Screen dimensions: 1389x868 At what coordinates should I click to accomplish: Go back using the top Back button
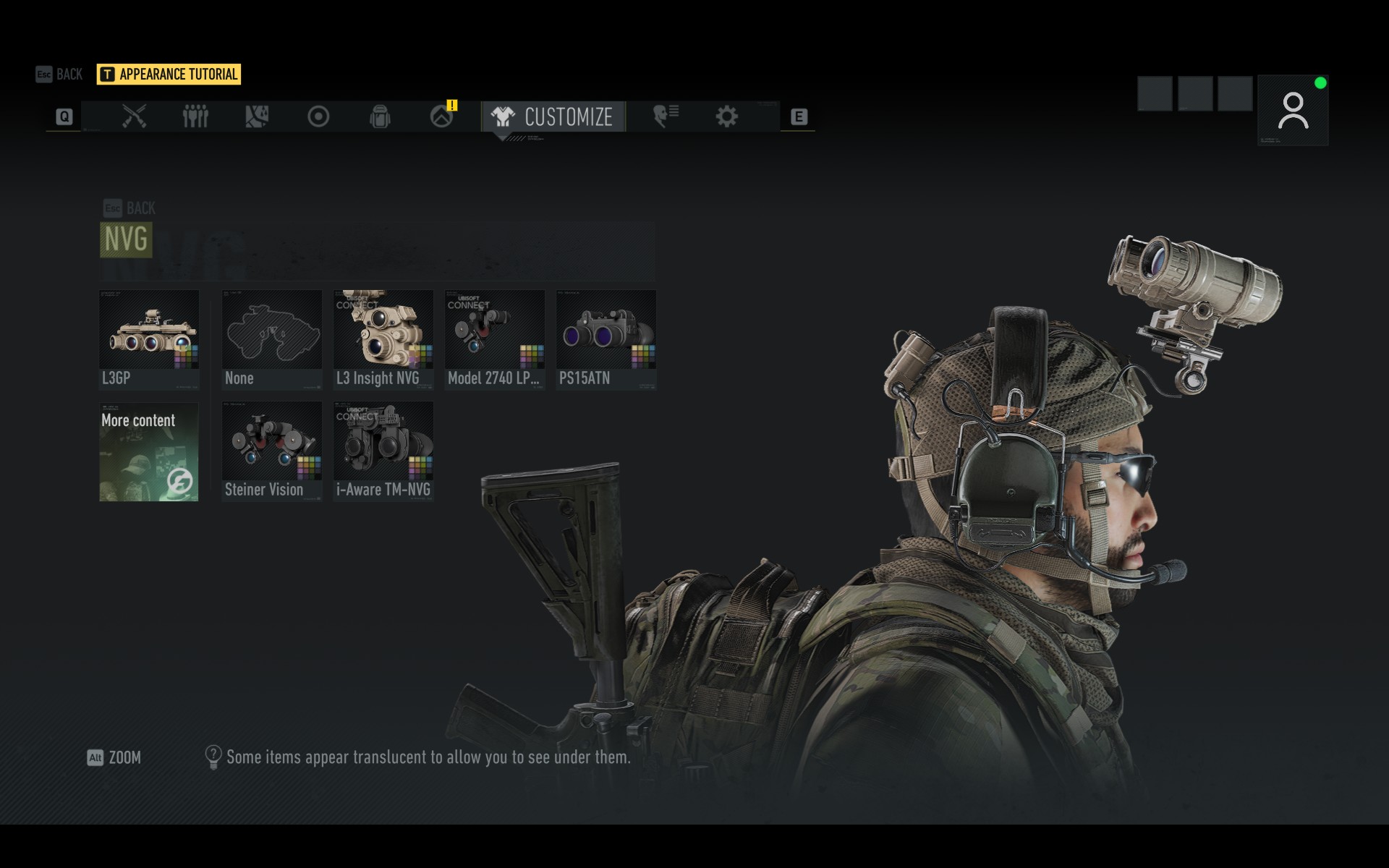pyautogui.click(x=59, y=74)
